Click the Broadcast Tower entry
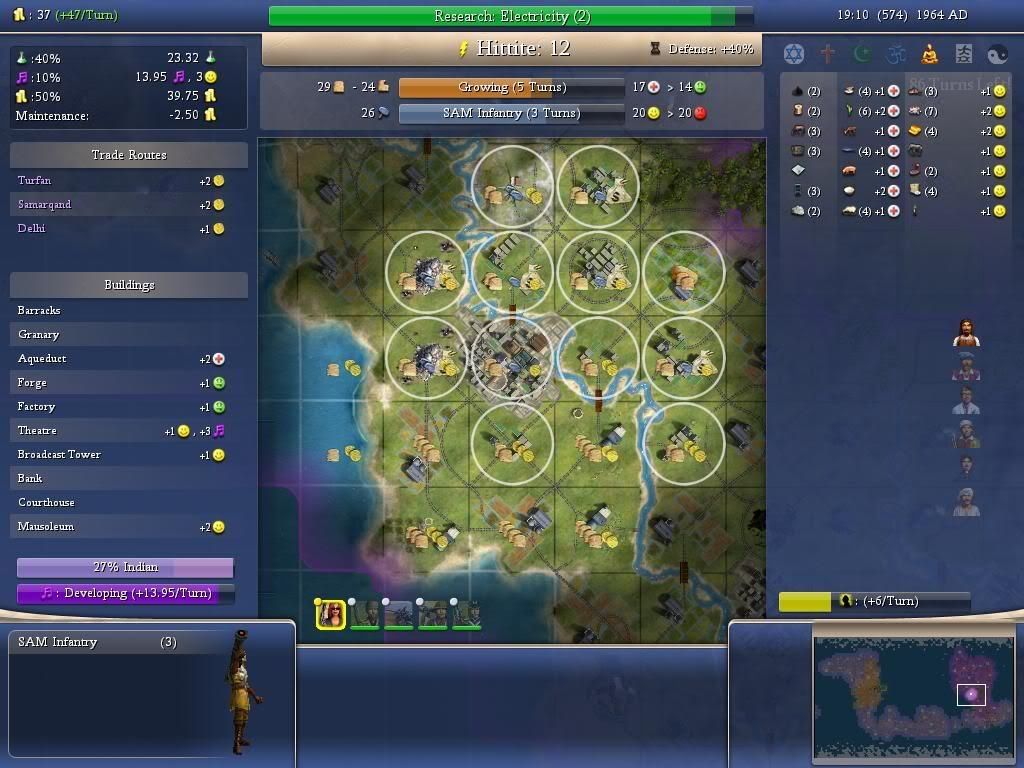 [x=59, y=454]
